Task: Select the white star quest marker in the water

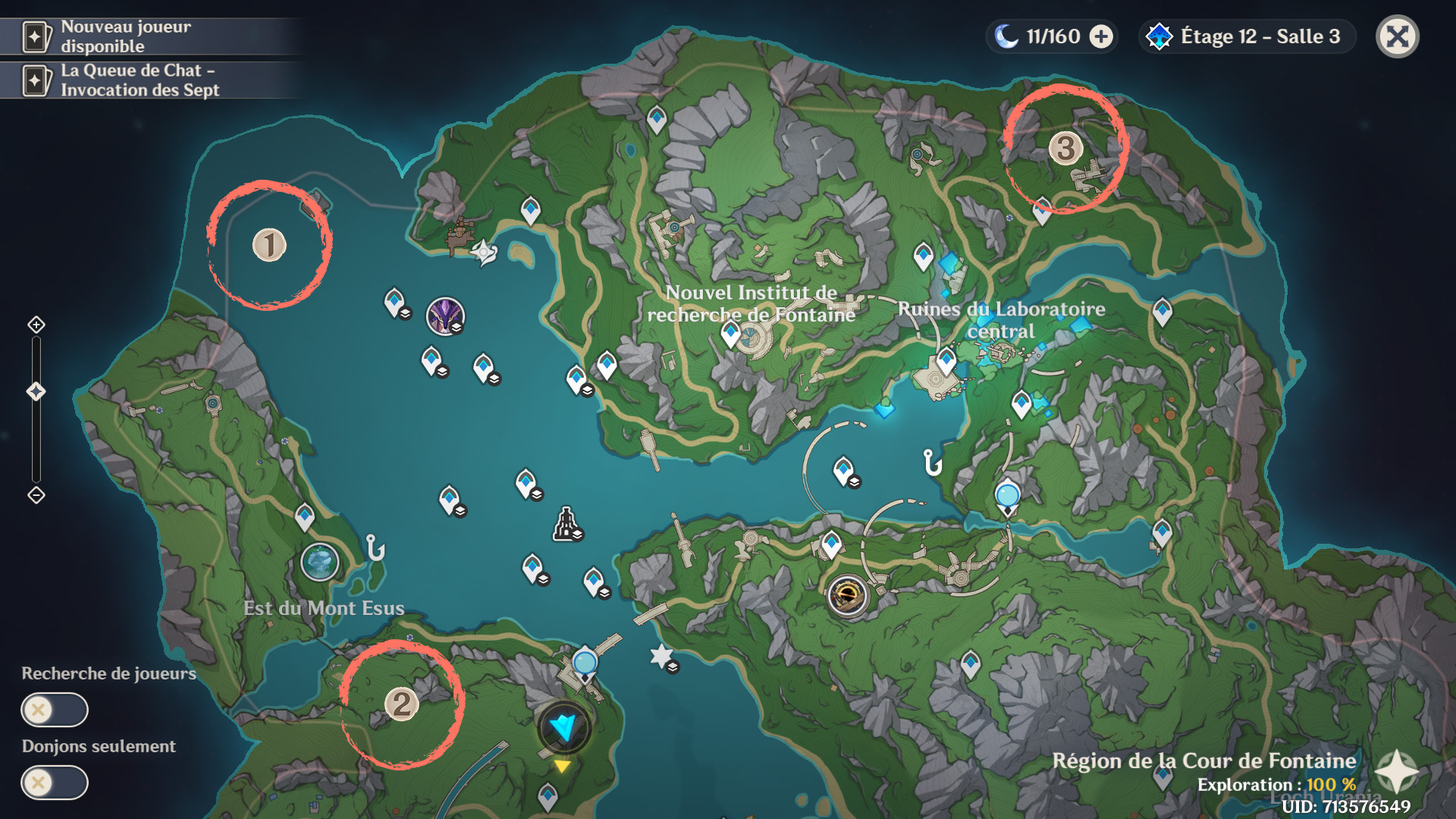Action: [x=662, y=656]
